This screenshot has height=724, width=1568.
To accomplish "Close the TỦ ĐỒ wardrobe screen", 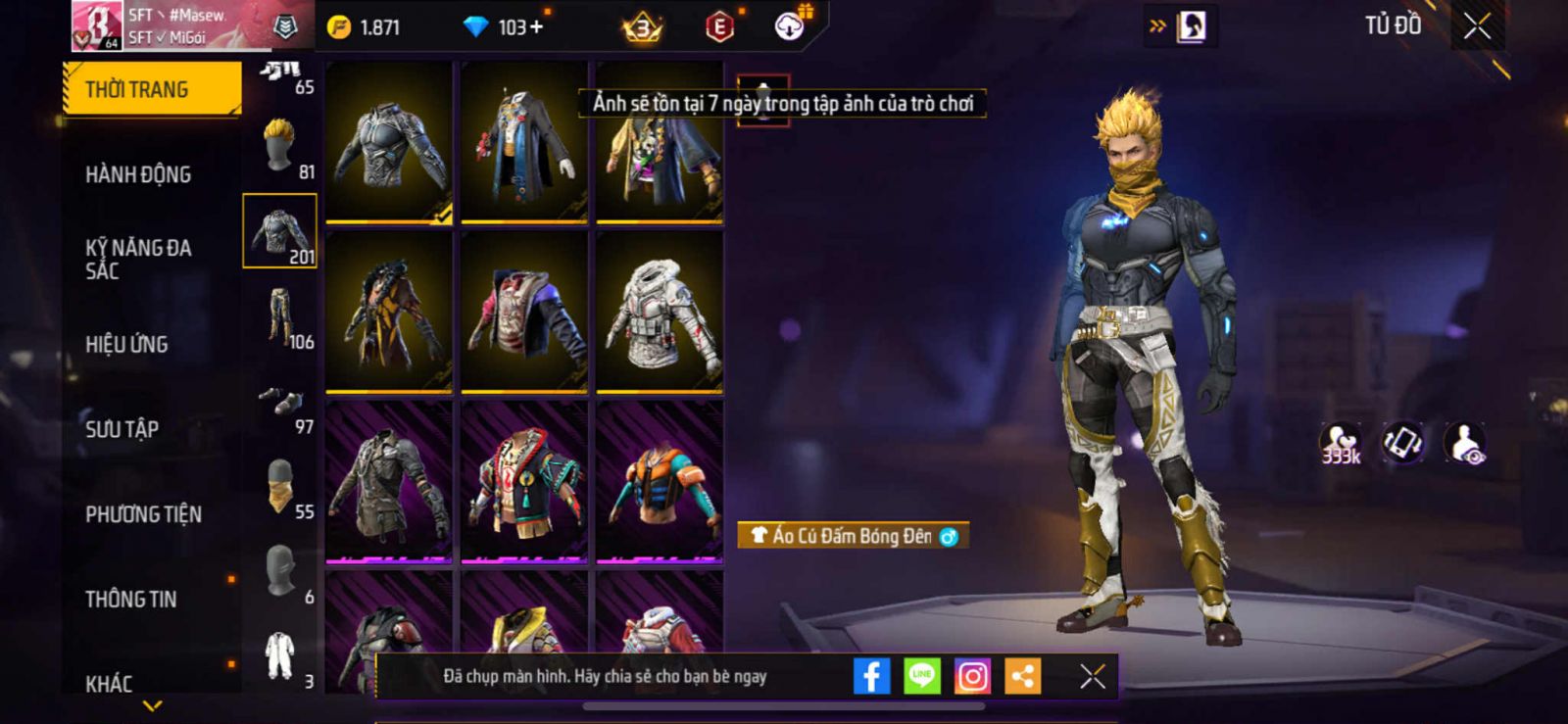I will [x=1477, y=26].
